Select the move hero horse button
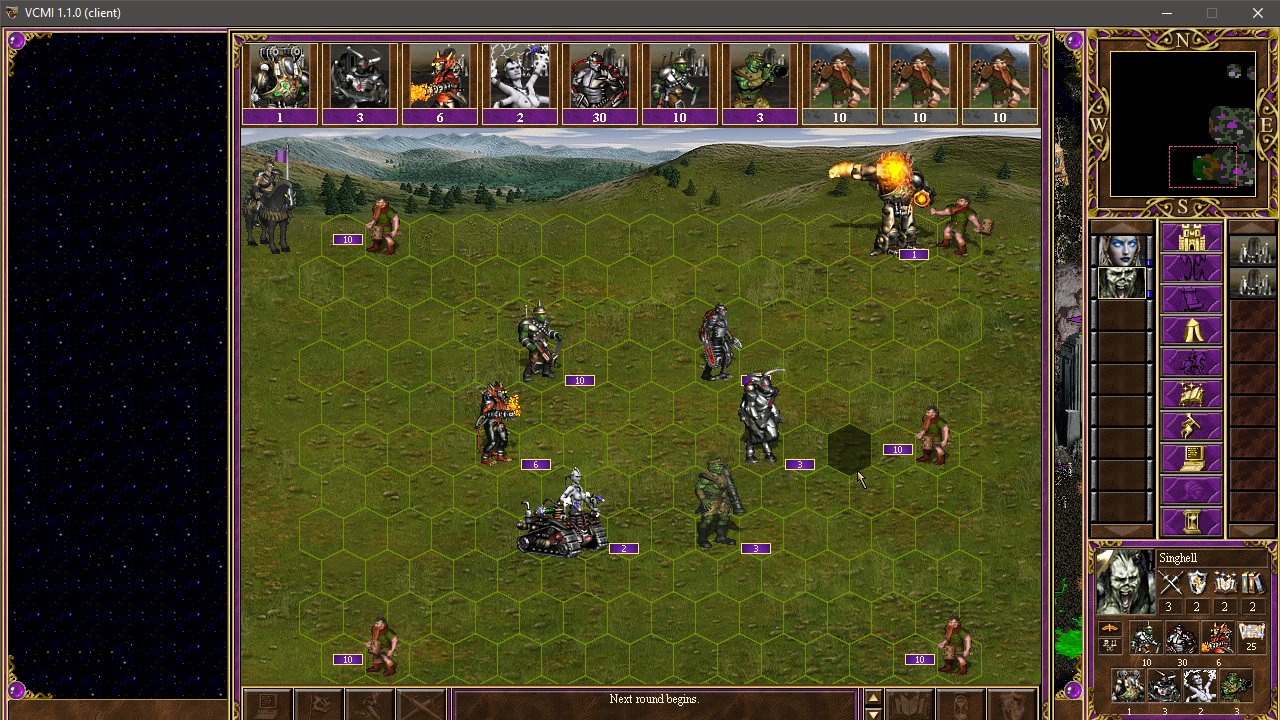1280x720 pixels. click(1190, 362)
